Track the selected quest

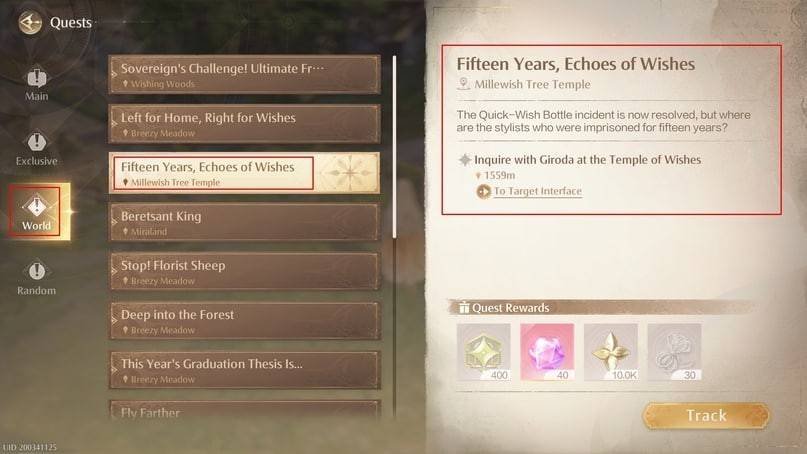coord(706,416)
